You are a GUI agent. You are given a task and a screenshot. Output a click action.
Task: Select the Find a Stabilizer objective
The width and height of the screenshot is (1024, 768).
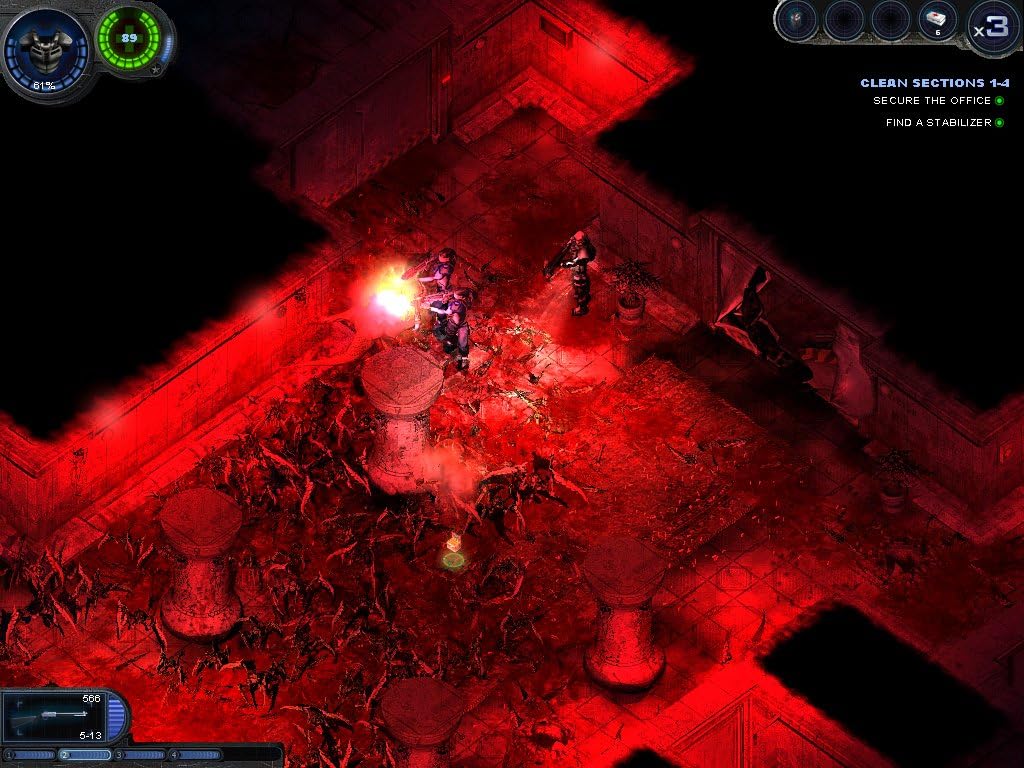[937, 123]
